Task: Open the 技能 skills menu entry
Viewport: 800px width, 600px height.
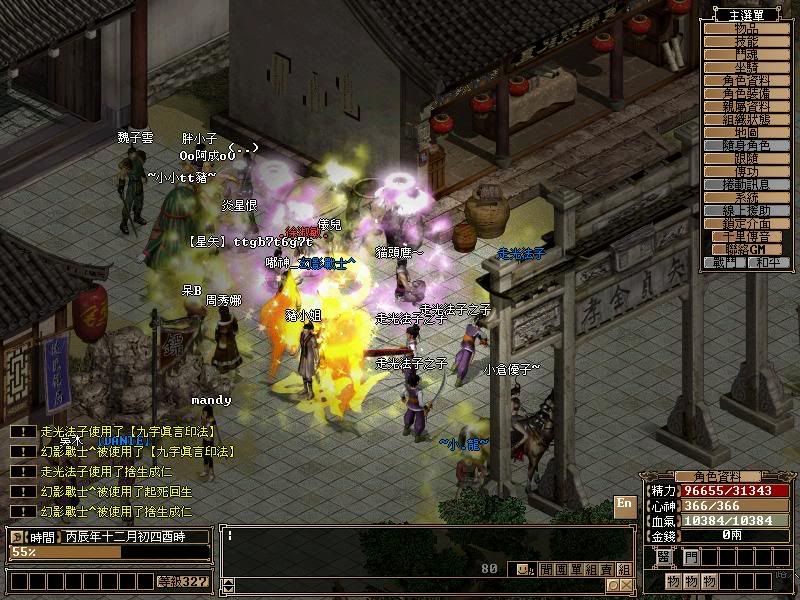Action: [746, 42]
